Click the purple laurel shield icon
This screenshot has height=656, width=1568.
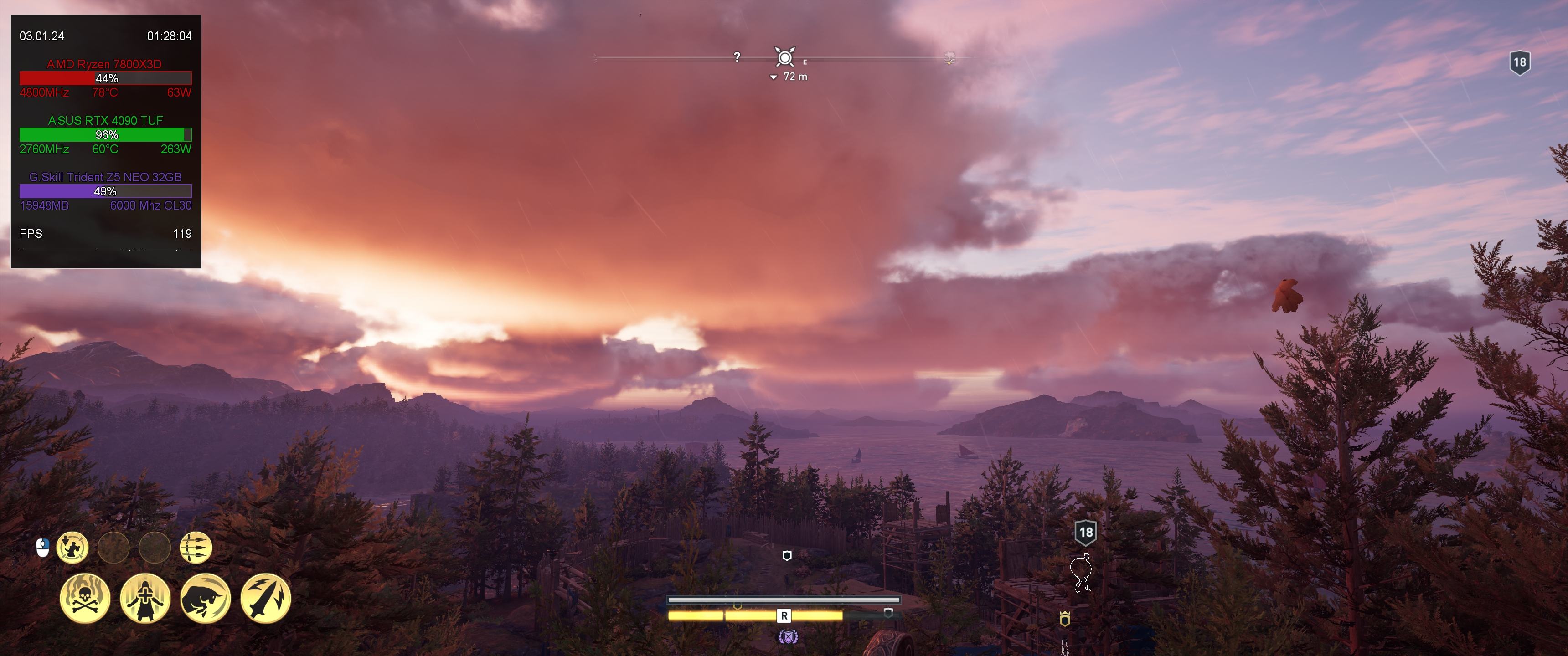788,637
